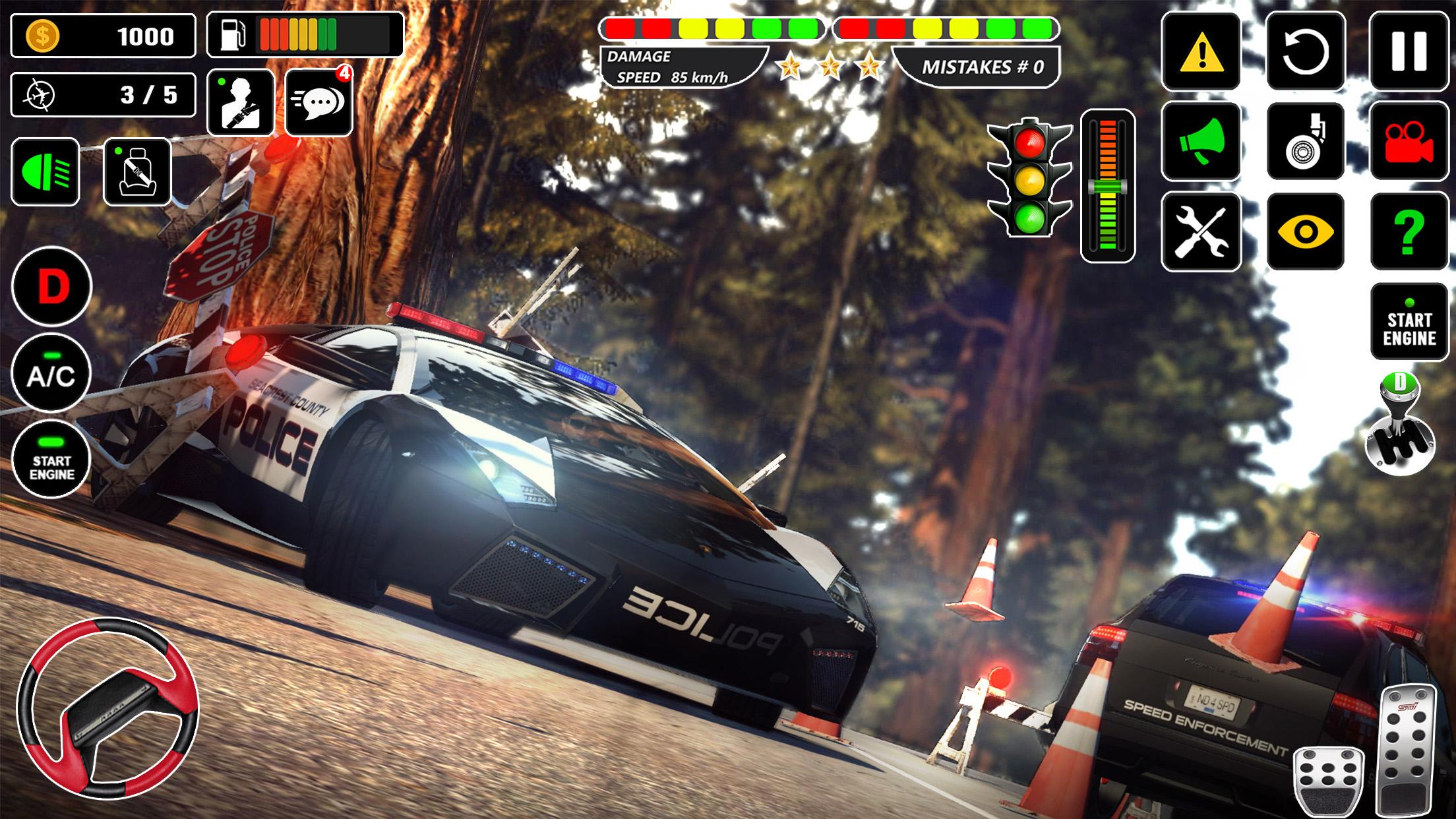Open repairs with the wrench and screwdriver icon
This screenshot has width=1456, height=819.
[x=1201, y=231]
